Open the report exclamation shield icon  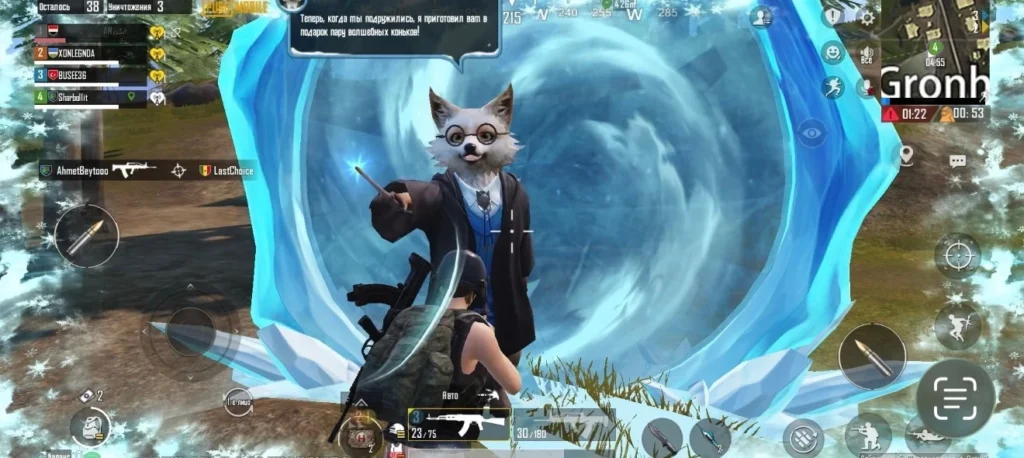coord(831,17)
